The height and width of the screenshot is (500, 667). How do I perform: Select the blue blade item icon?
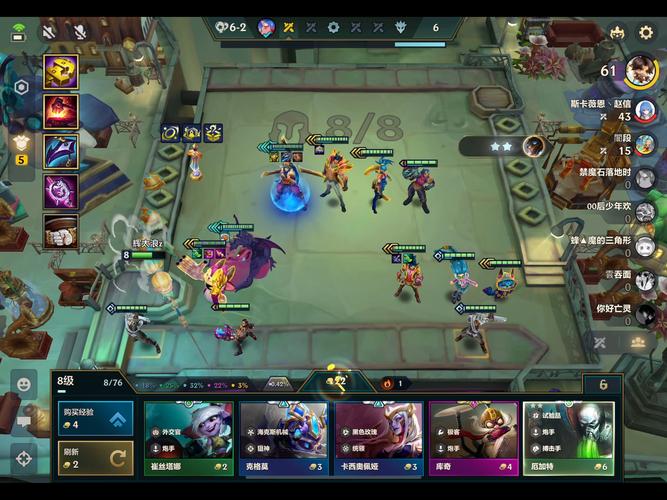pyautogui.click(x=61, y=150)
